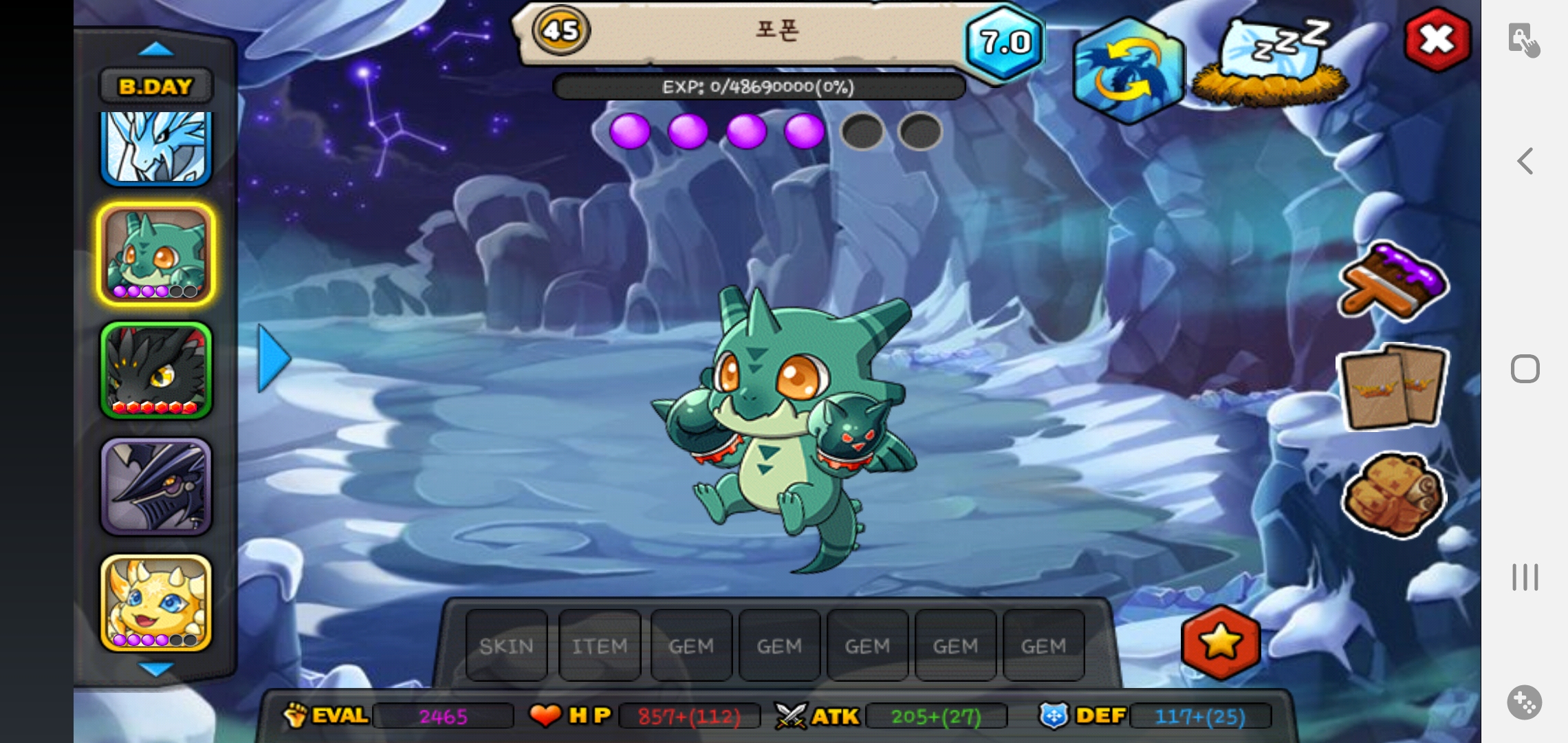Close the dragon detail screen

(x=1437, y=40)
